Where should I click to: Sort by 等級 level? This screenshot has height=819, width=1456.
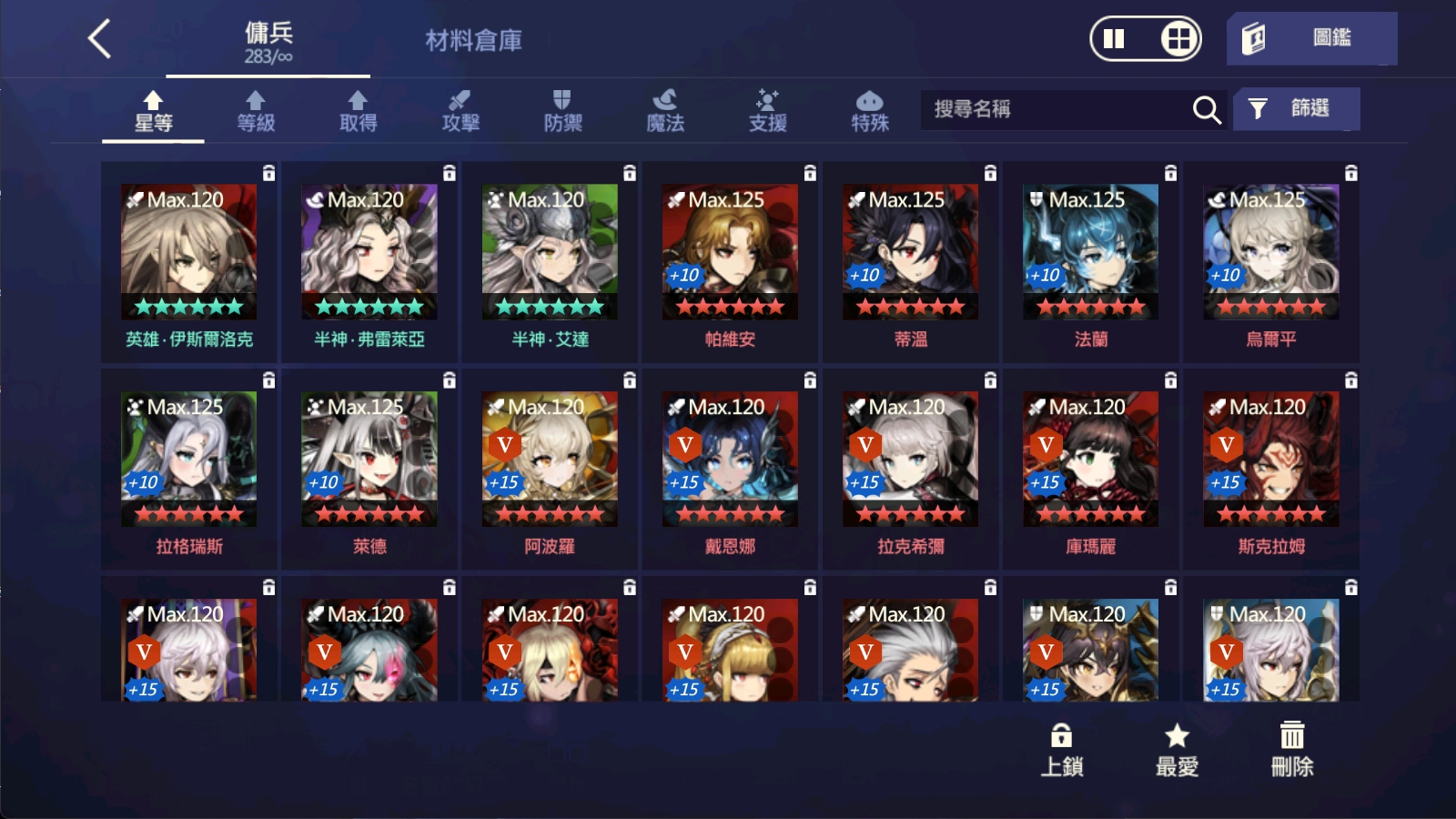tap(255, 109)
